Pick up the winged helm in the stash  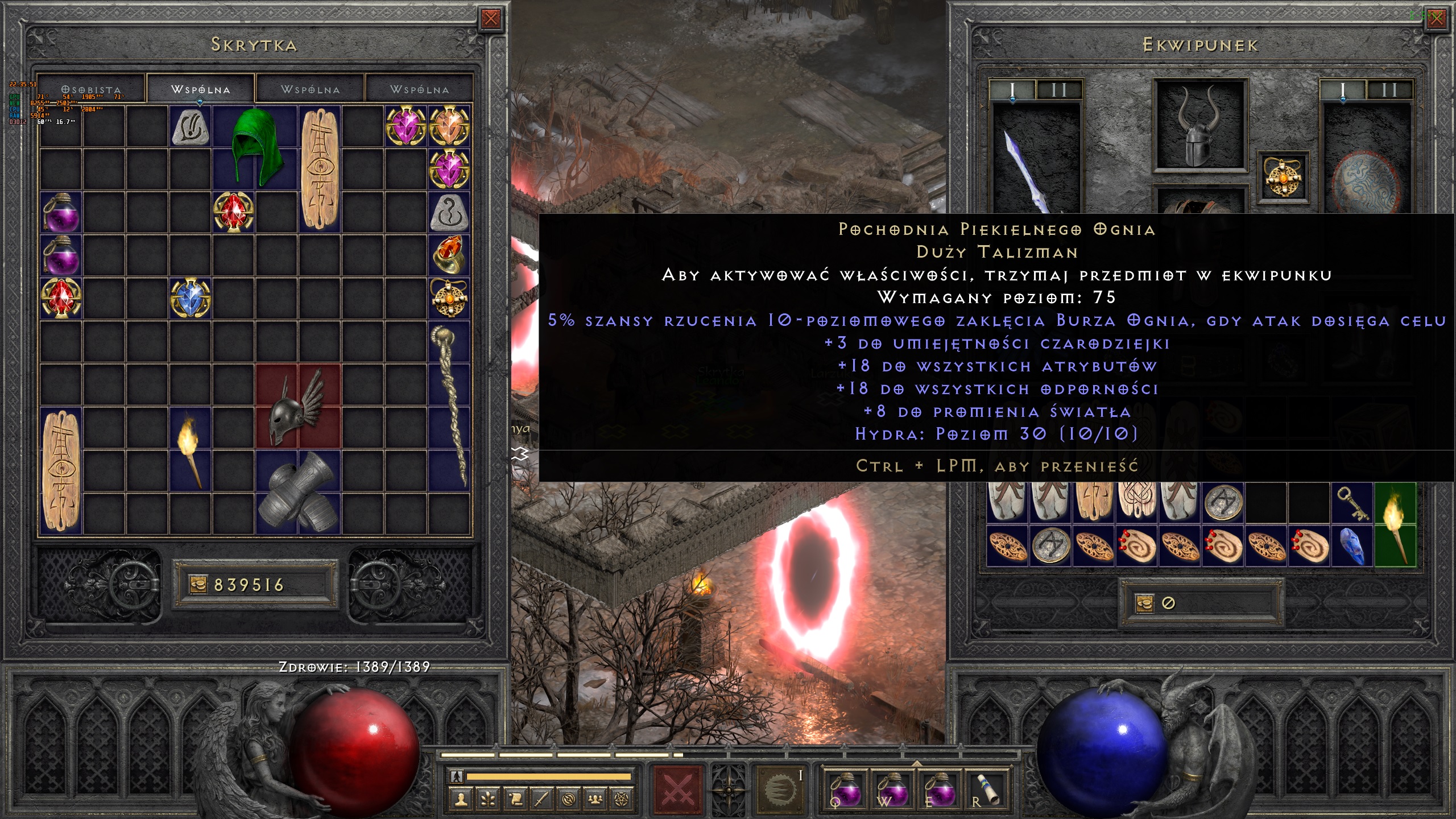[298, 406]
